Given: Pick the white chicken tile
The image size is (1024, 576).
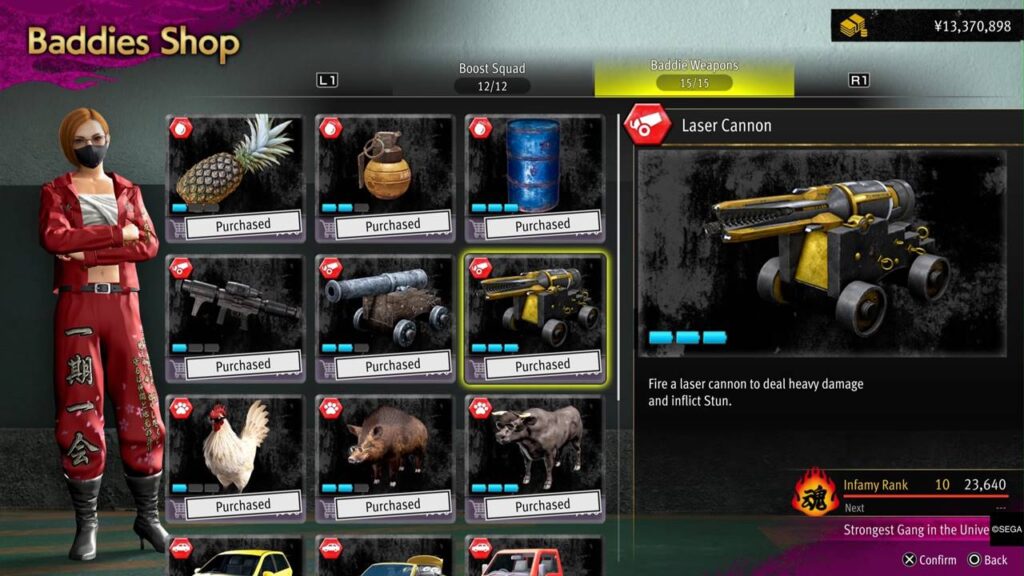Looking at the screenshot, I should pos(235,458).
